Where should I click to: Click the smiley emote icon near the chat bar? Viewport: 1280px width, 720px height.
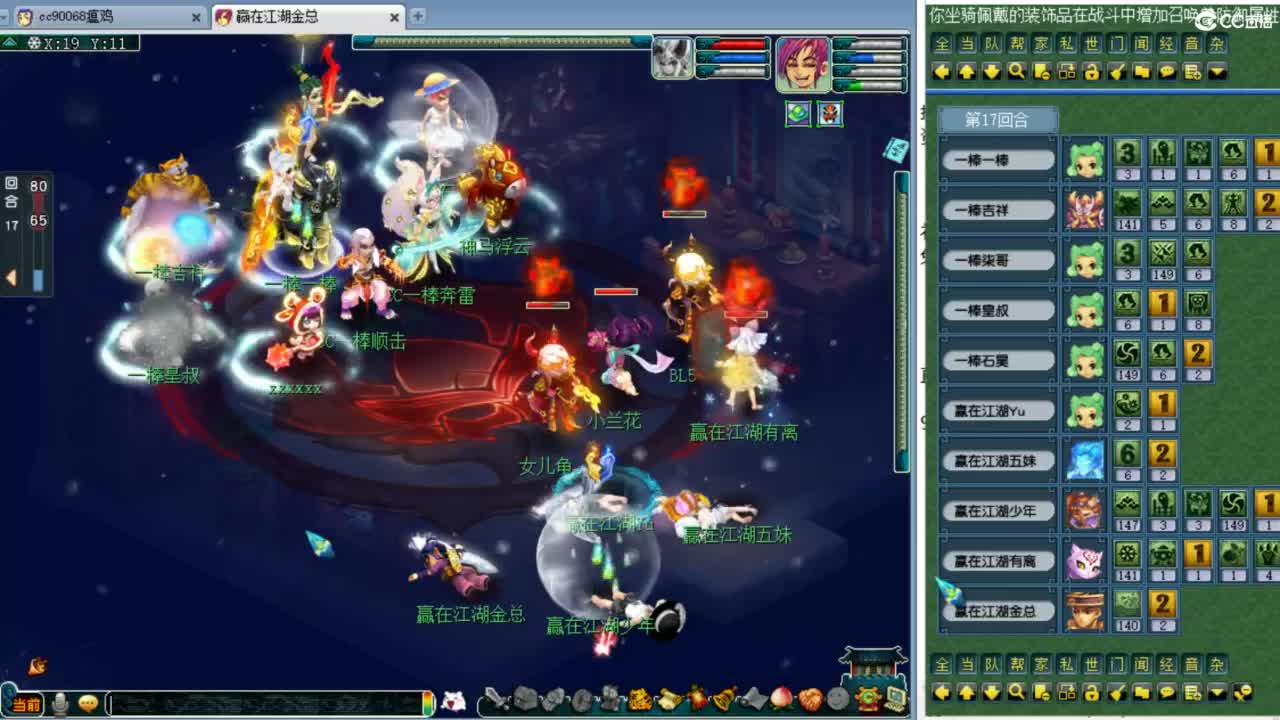click(x=86, y=704)
